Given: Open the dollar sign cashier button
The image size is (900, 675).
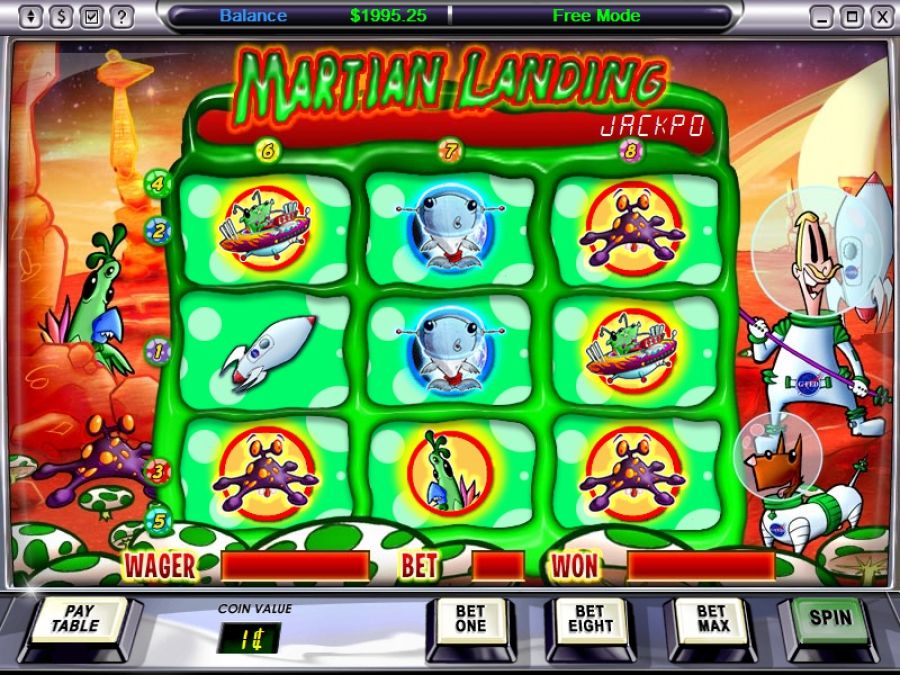Looking at the screenshot, I should [x=62, y=17].
